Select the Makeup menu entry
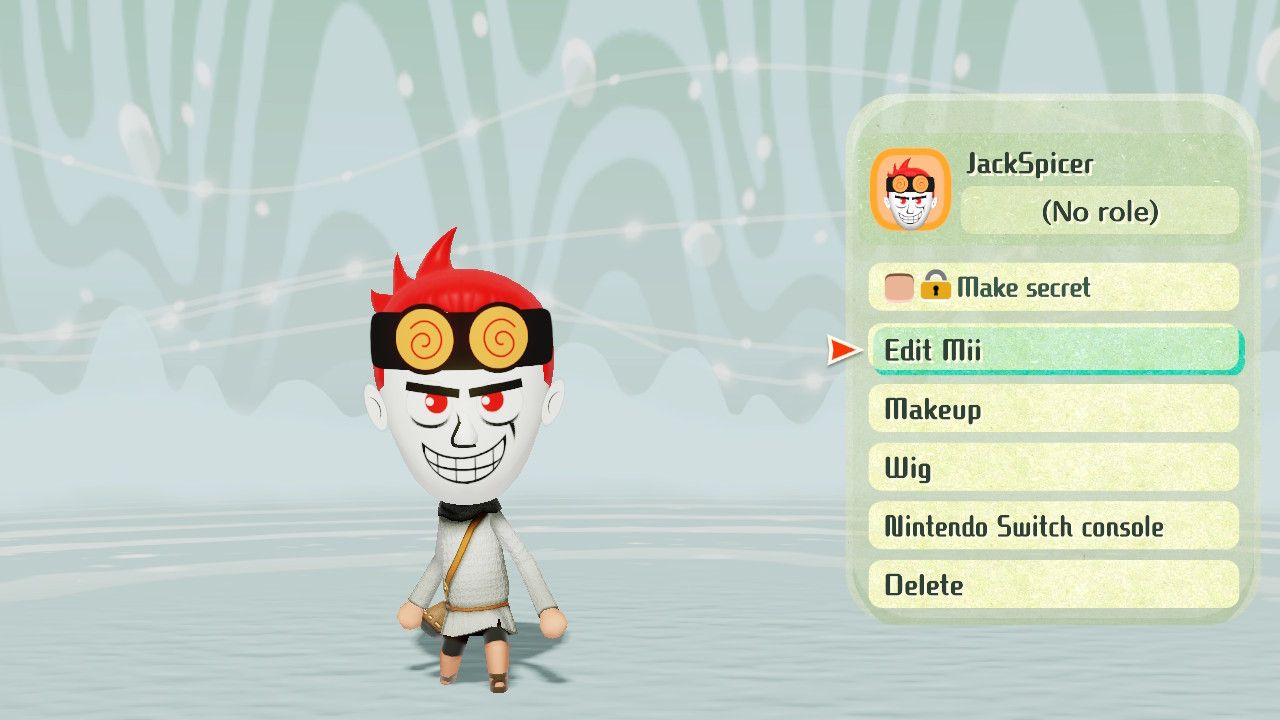 1054,409
